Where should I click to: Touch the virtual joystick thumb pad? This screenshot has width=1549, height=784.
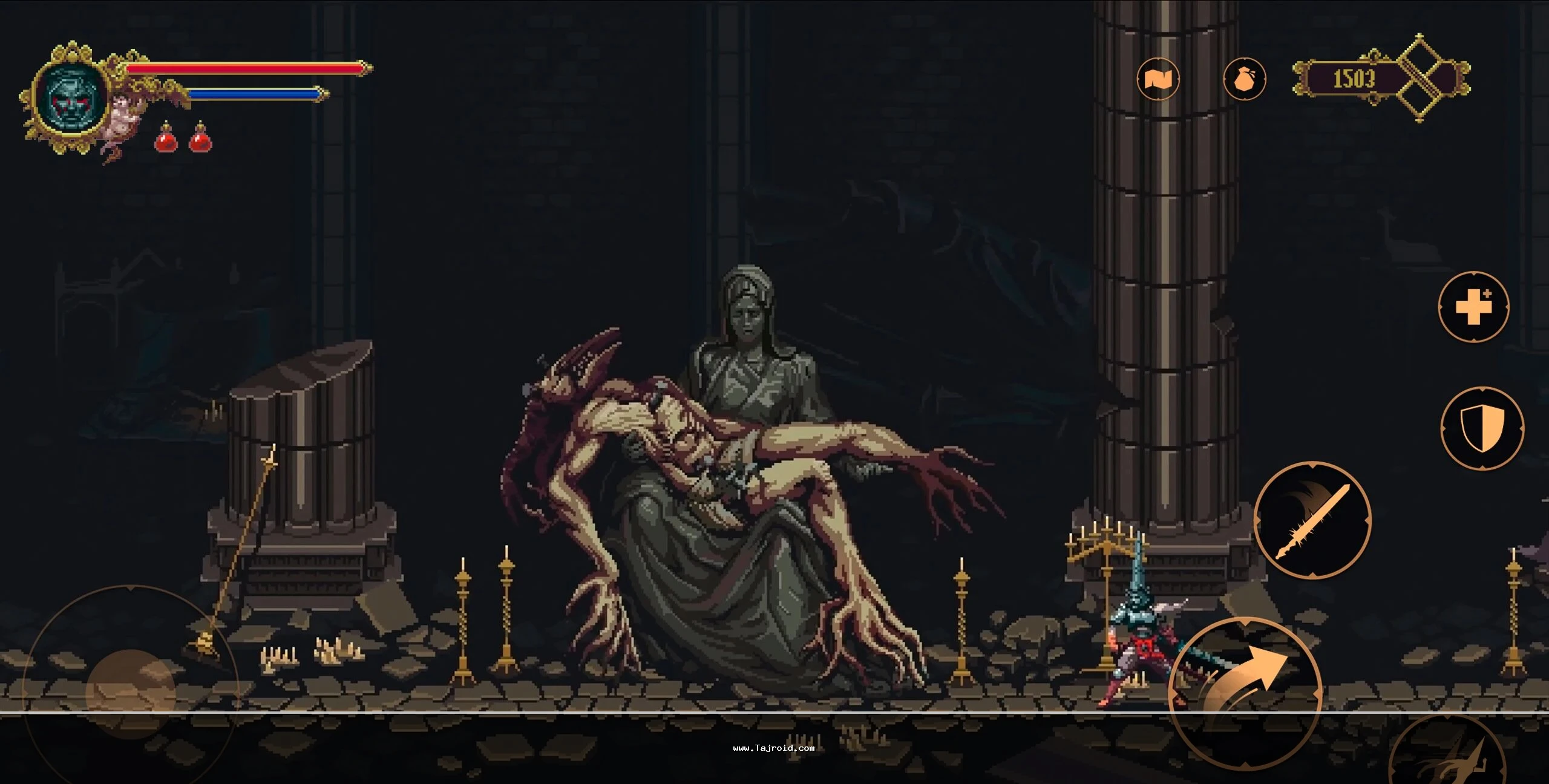point(130,694)
